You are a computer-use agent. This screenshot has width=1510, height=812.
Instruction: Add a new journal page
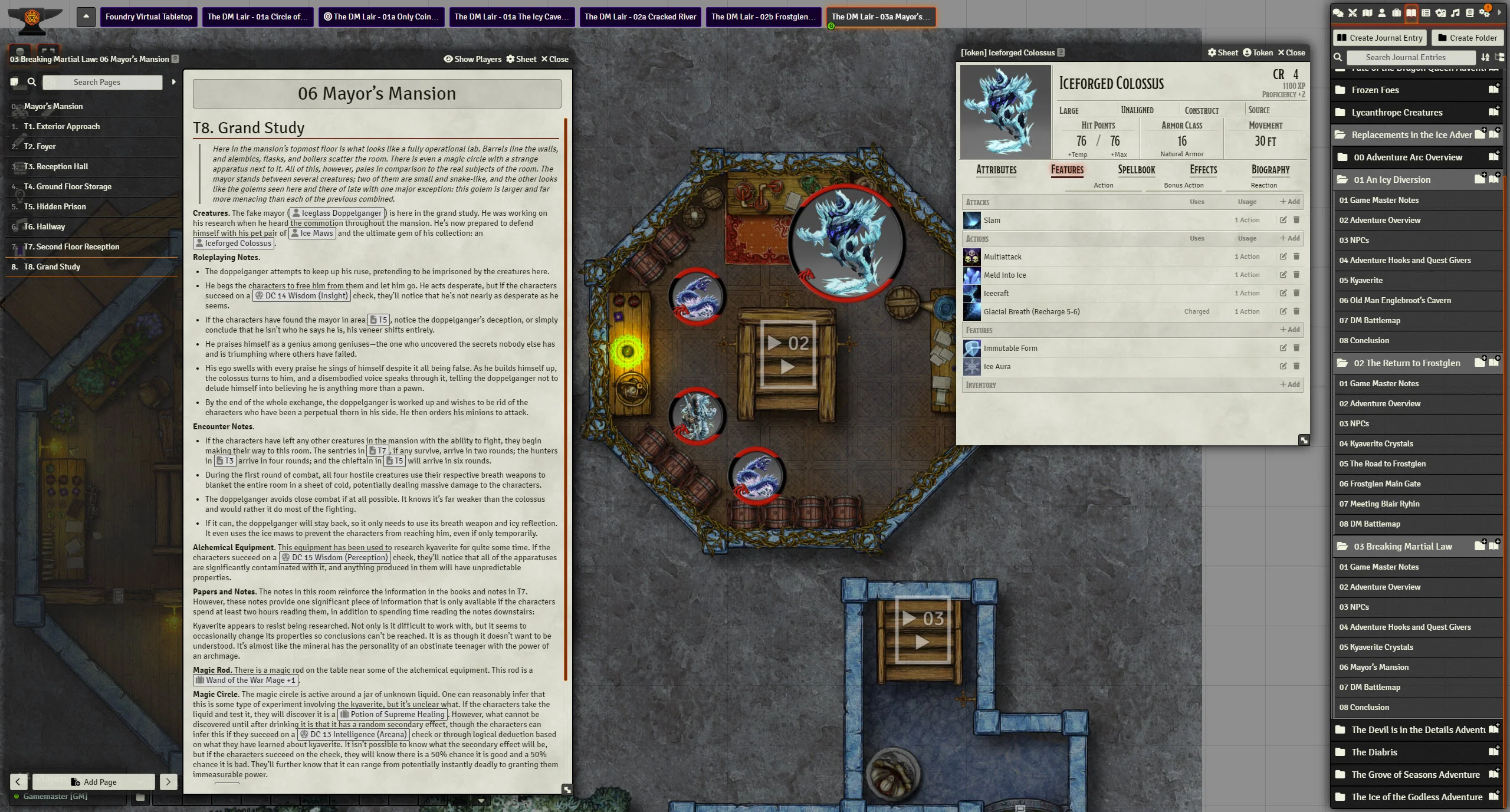point(94,782)
